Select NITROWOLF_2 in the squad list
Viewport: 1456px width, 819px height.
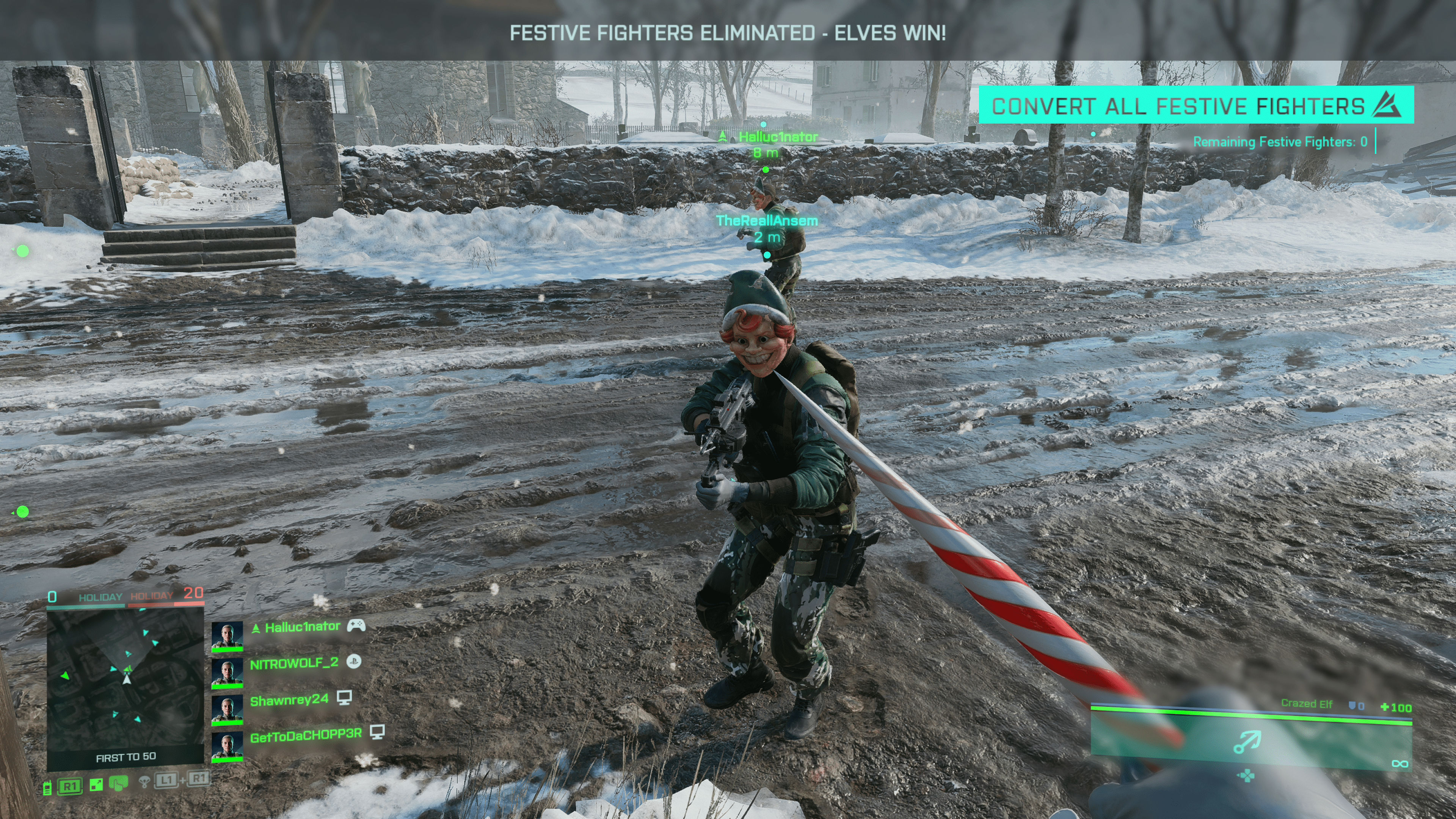pyautogui.click(x=294, y=663)
